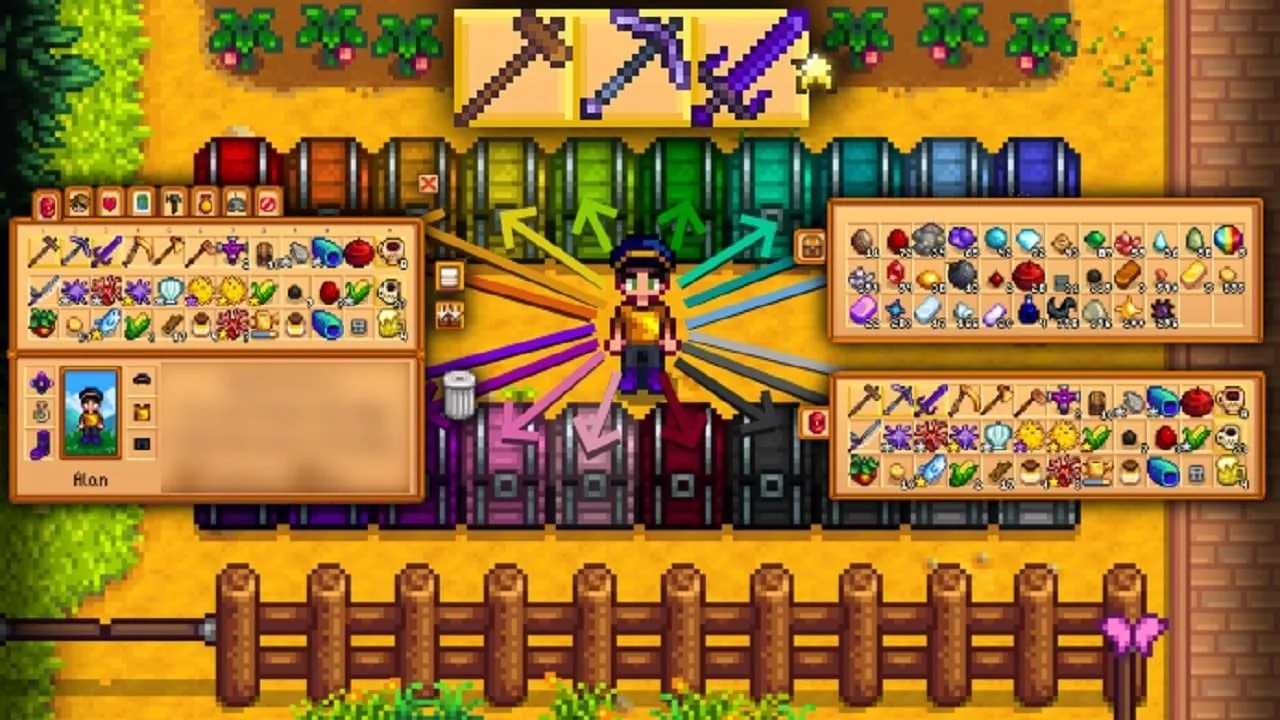Select the solar essence star in the chest
This screenshot has height=720, width=1280.
pos(1128,310)
